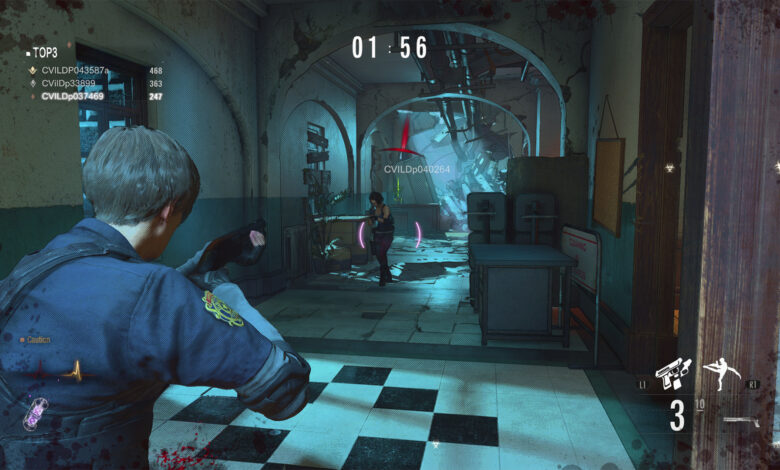
Task: Select the purple virus capsule item
Action: click(35, 412)
